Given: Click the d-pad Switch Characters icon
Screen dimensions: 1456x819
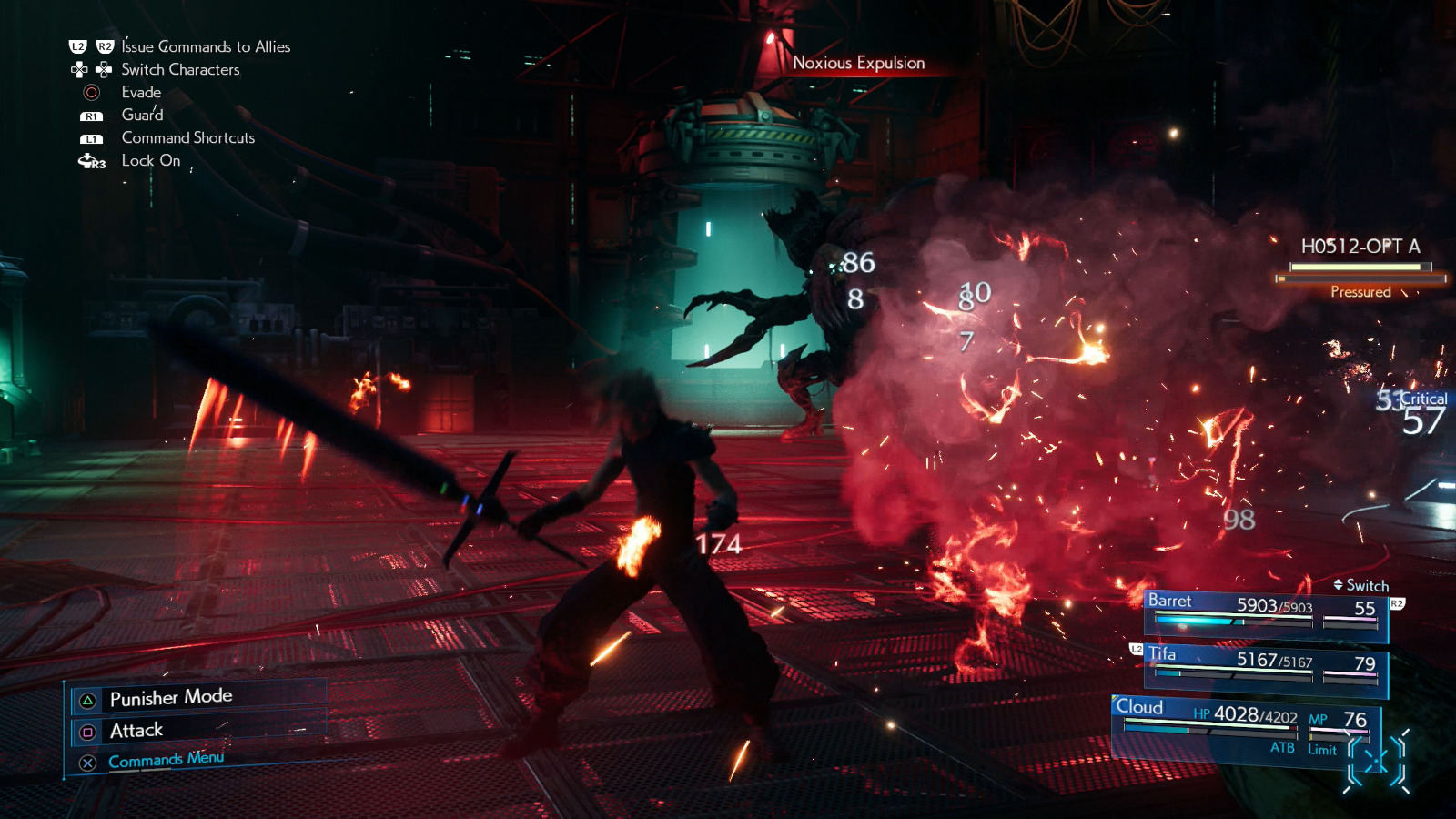Looking at the screenshot, I should (89, 68).
